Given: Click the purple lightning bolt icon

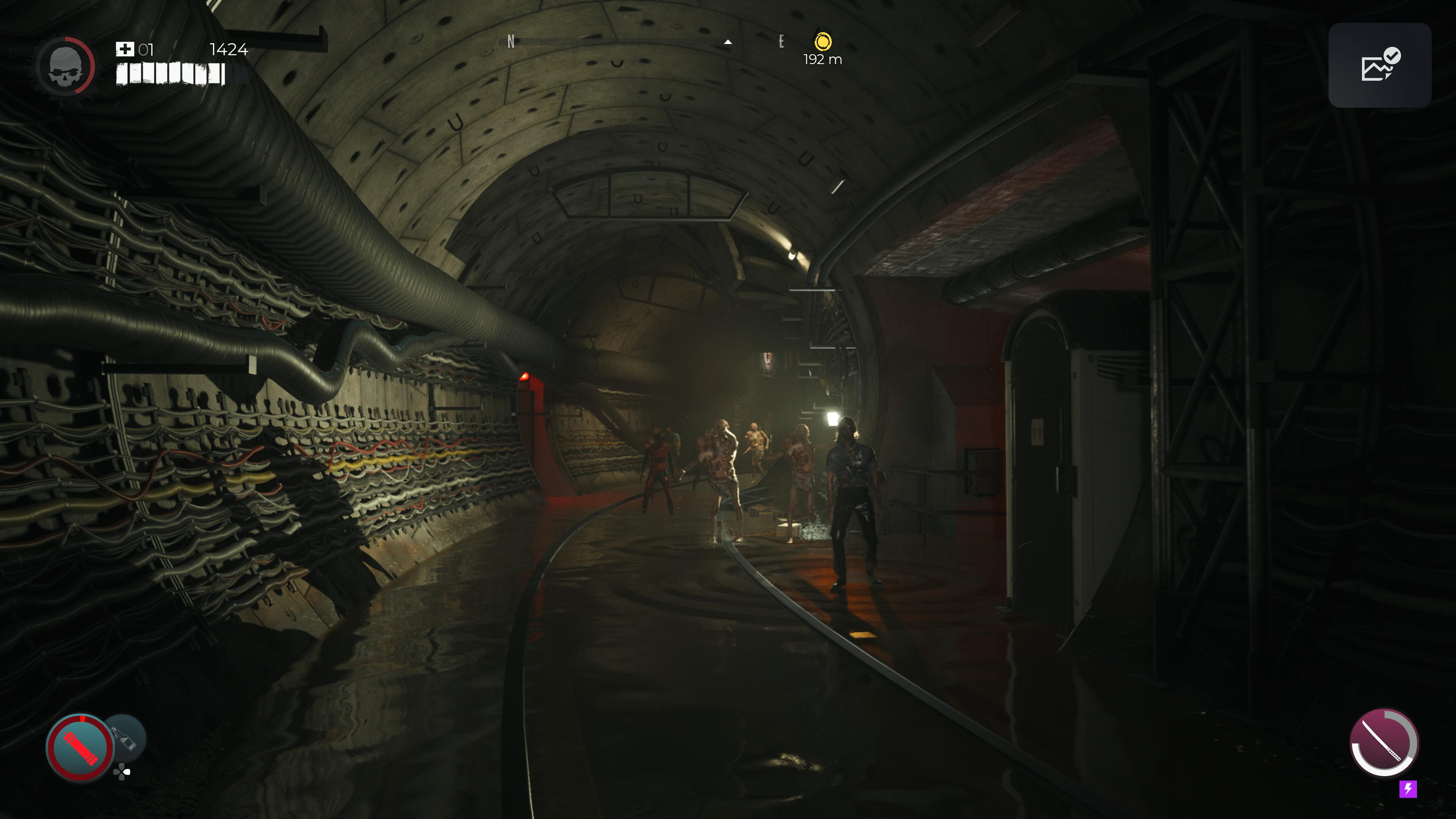Looking at the screenshot, I should [1407, 789].
